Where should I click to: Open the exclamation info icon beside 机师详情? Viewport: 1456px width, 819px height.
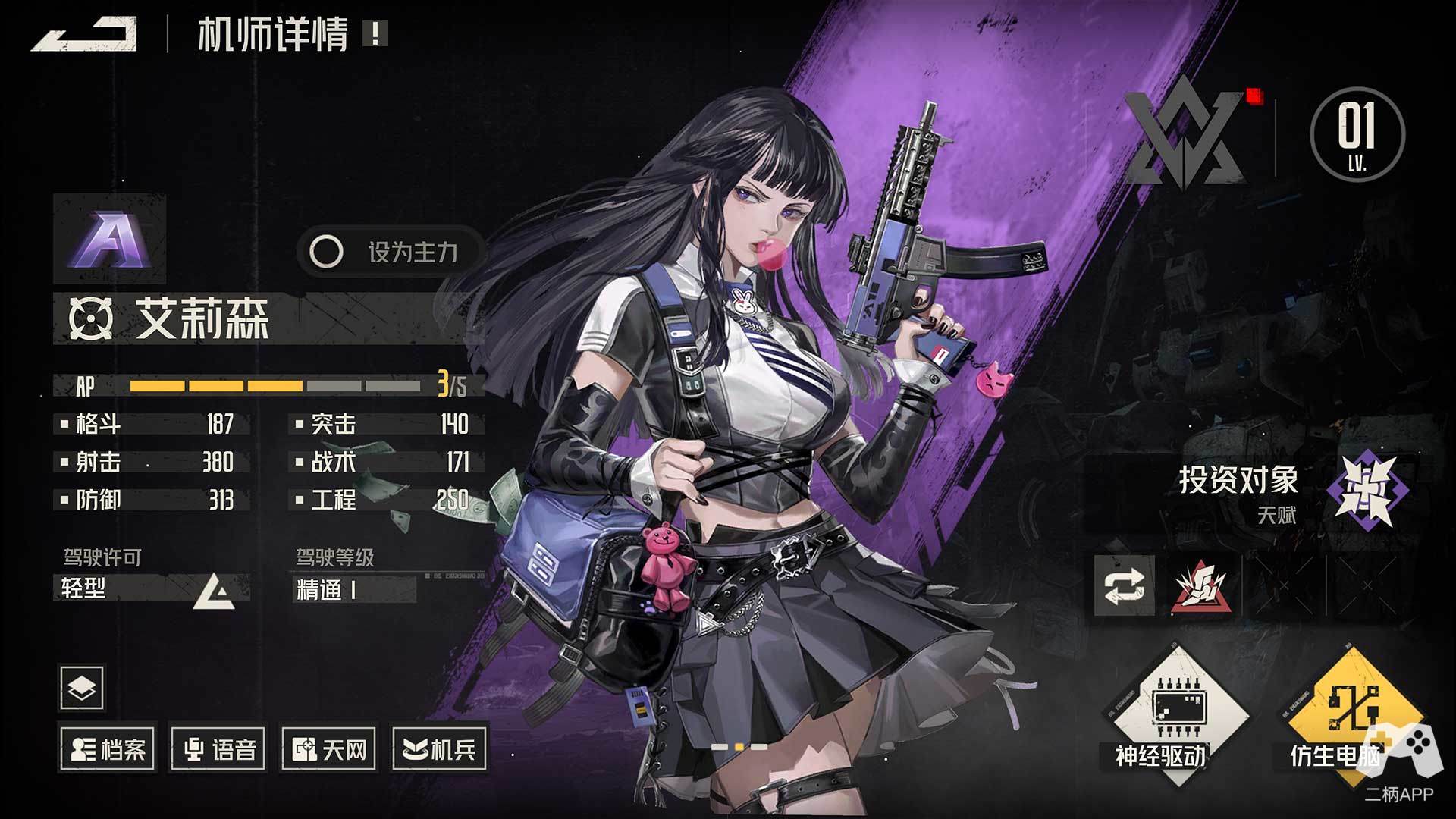[x=375, y=34]
